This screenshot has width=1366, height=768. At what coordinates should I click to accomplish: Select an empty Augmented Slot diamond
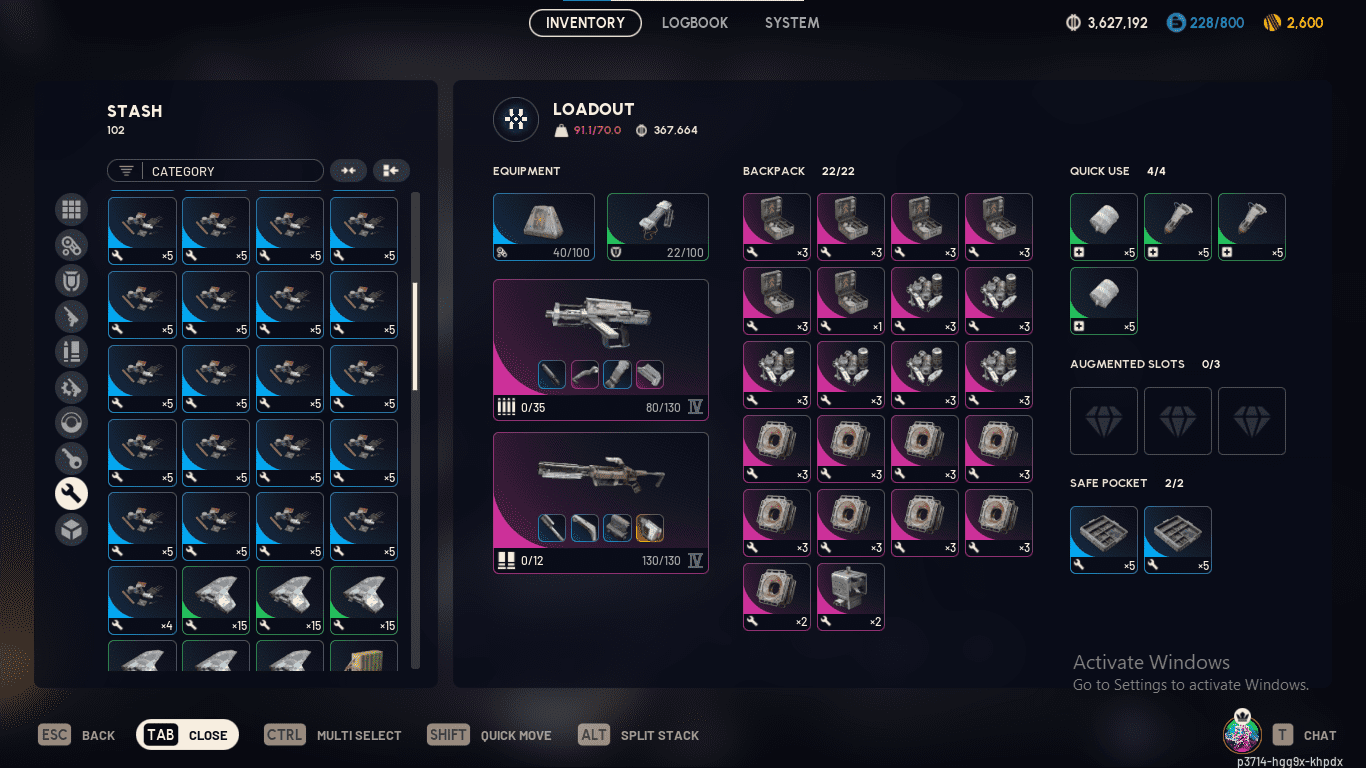[1103, 421]
